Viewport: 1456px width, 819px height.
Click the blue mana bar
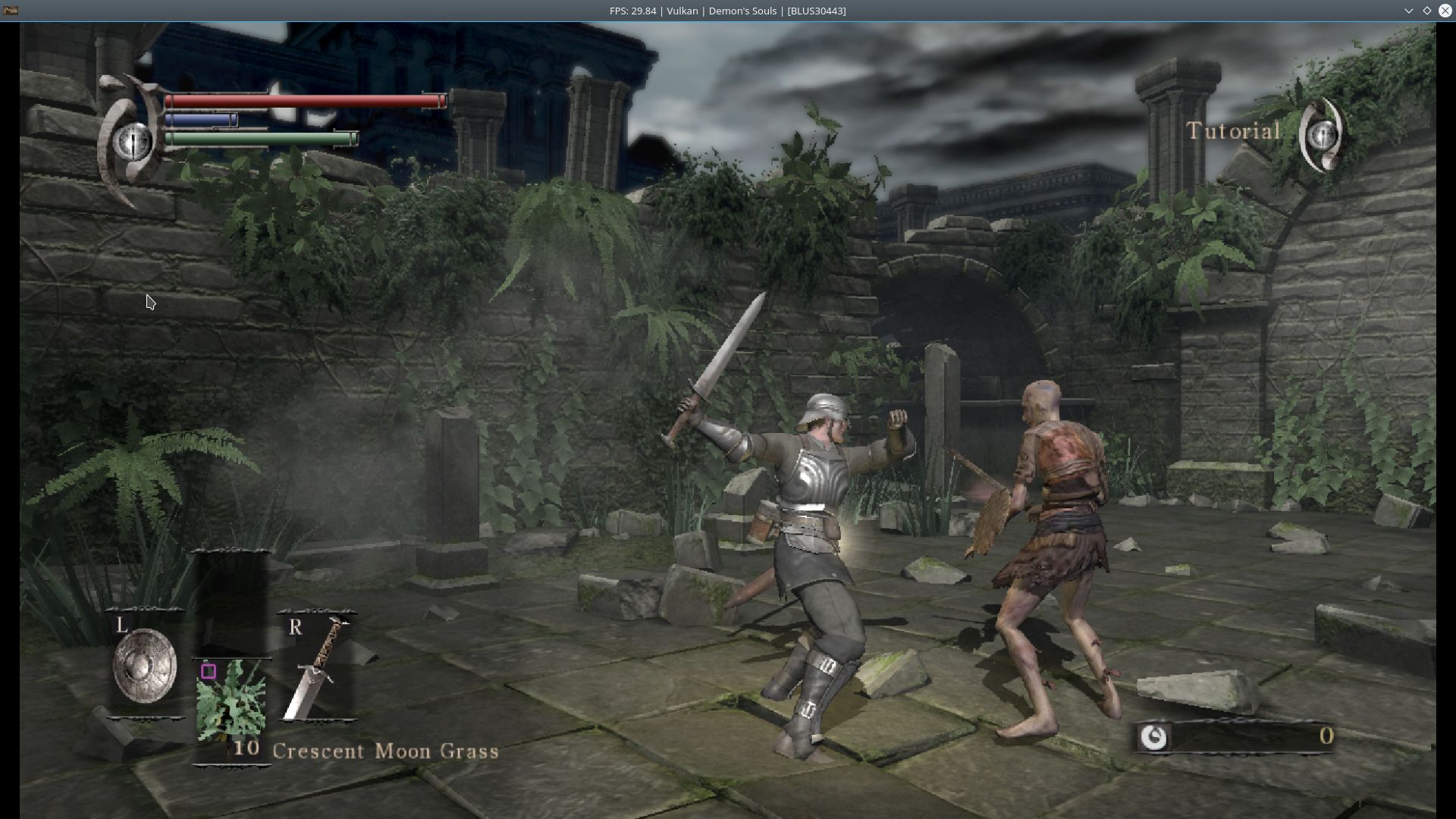(x=201, y=119)
